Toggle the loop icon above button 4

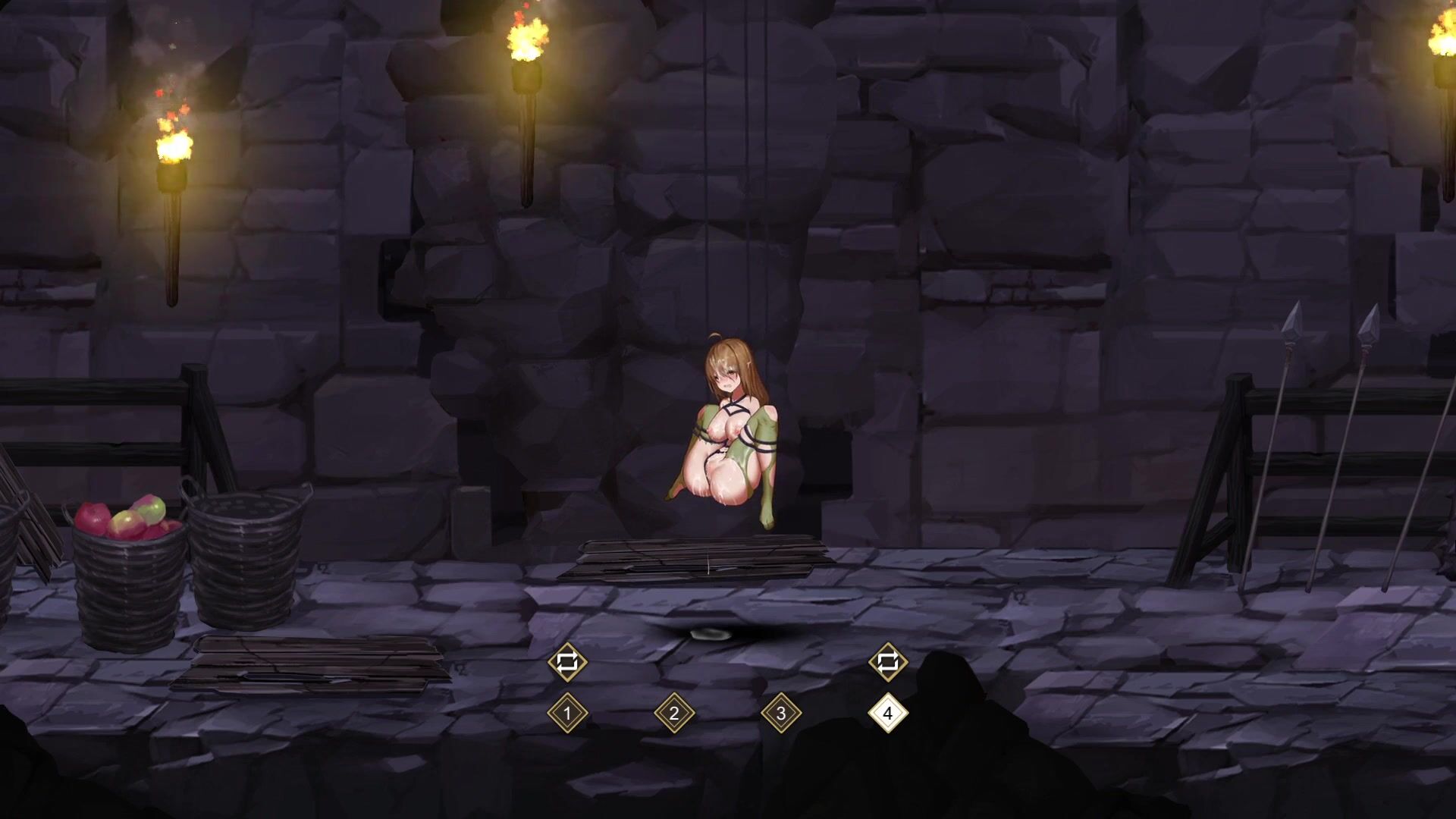(x=888, y=662)
